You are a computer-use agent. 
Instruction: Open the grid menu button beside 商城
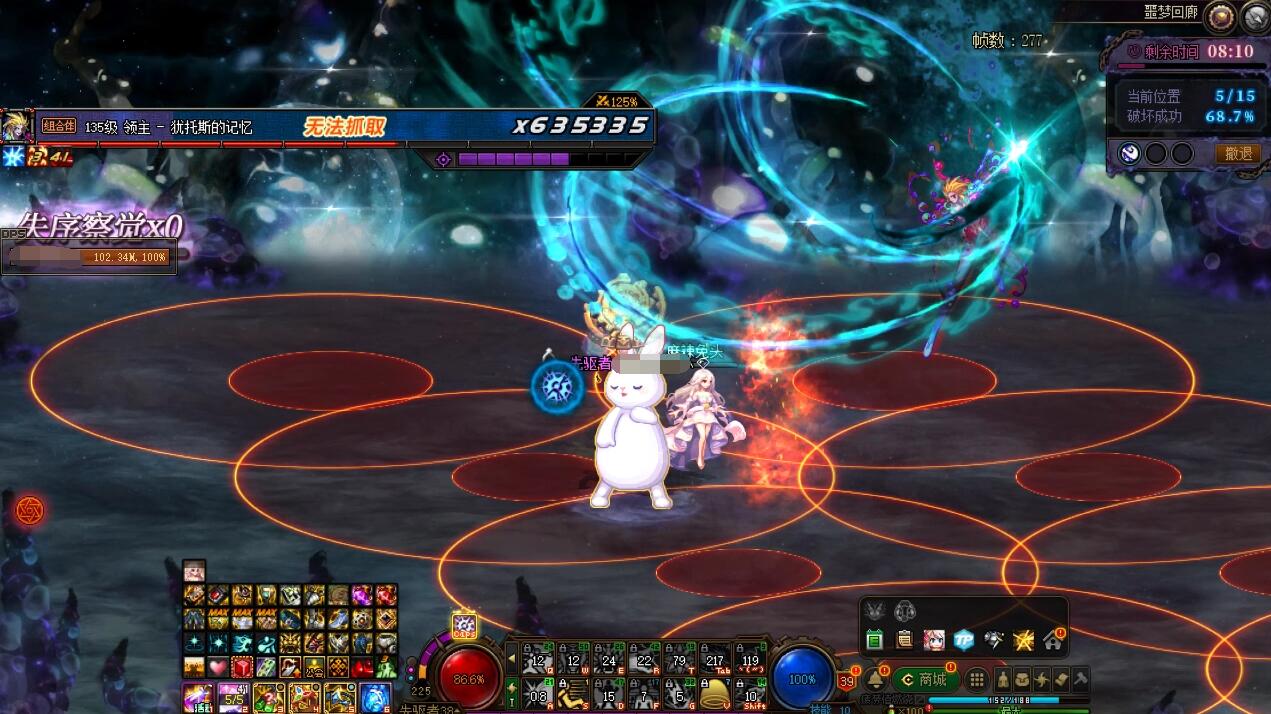[x=977, y=680]
